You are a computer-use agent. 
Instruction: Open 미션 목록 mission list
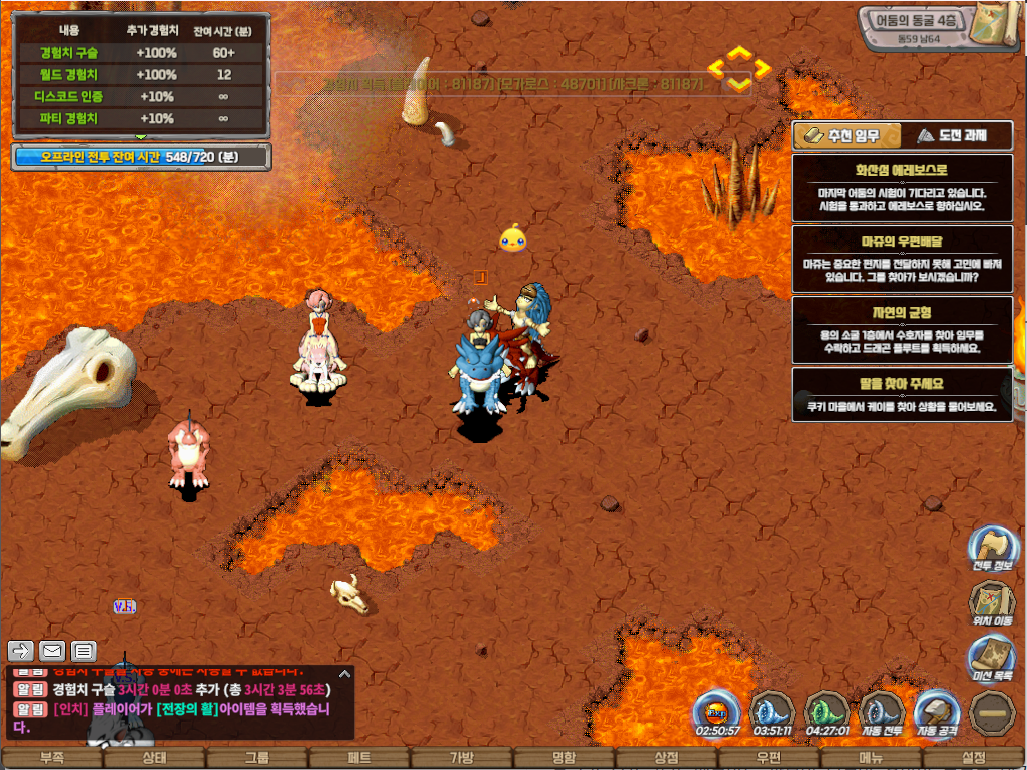tap(991, 657)
